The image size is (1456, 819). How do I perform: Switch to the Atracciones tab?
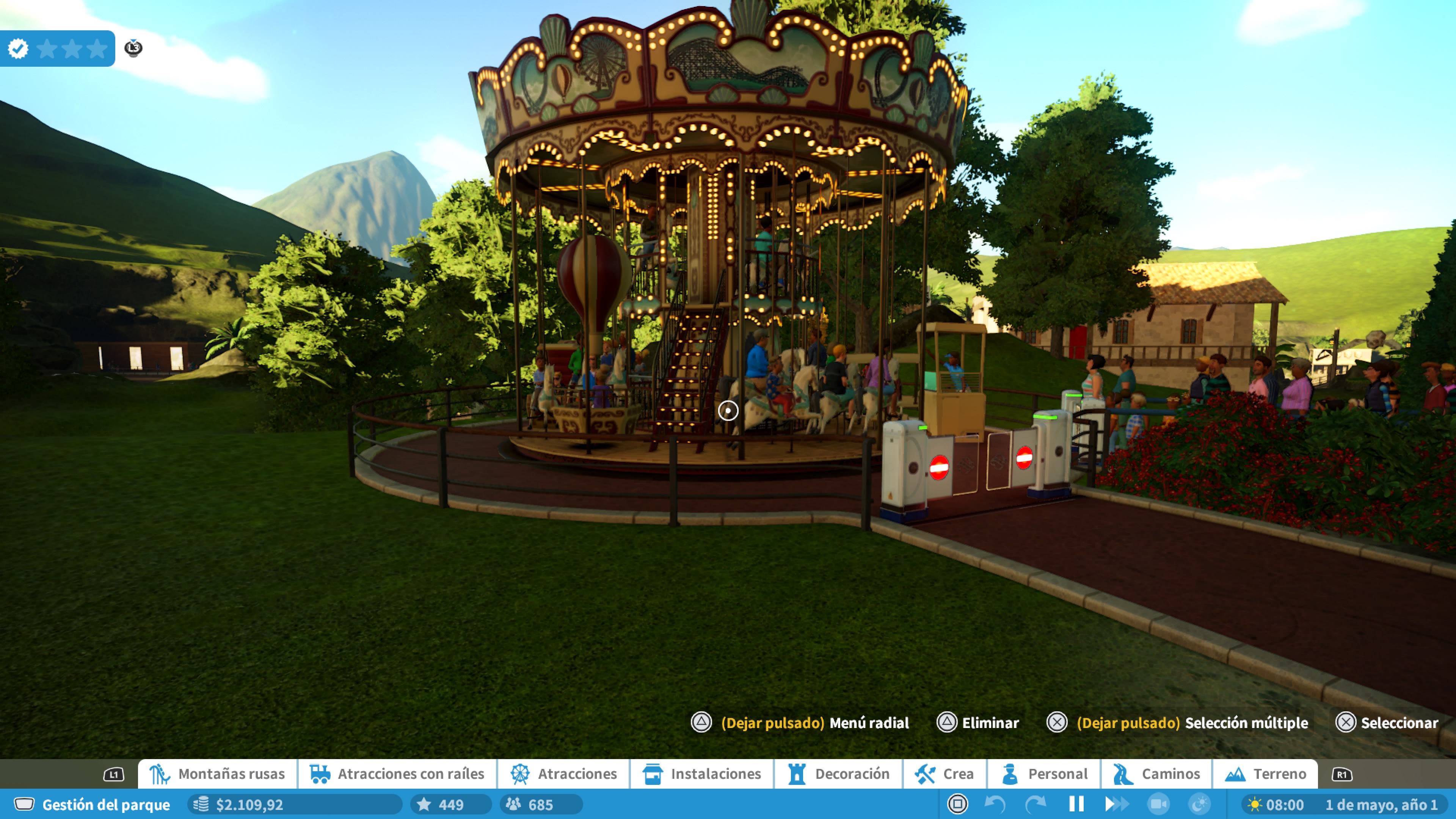tap(563, 774)
